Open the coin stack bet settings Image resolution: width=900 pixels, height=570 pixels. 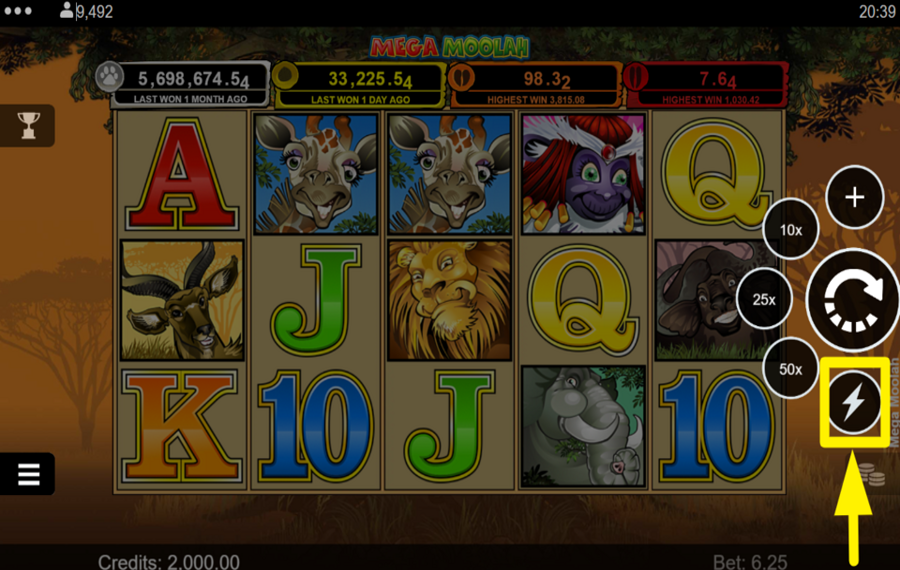click(x=872, y=474)
